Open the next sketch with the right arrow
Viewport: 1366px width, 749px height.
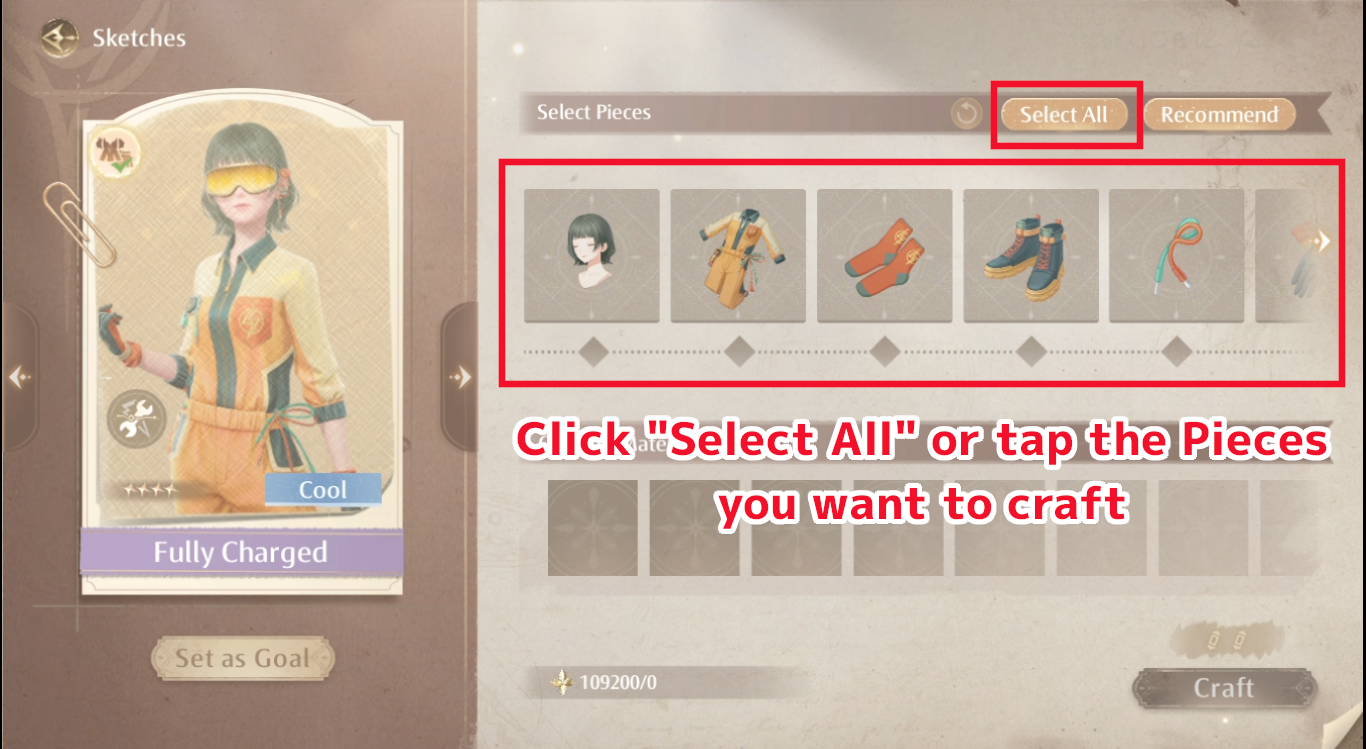click(x=461, y=375)
